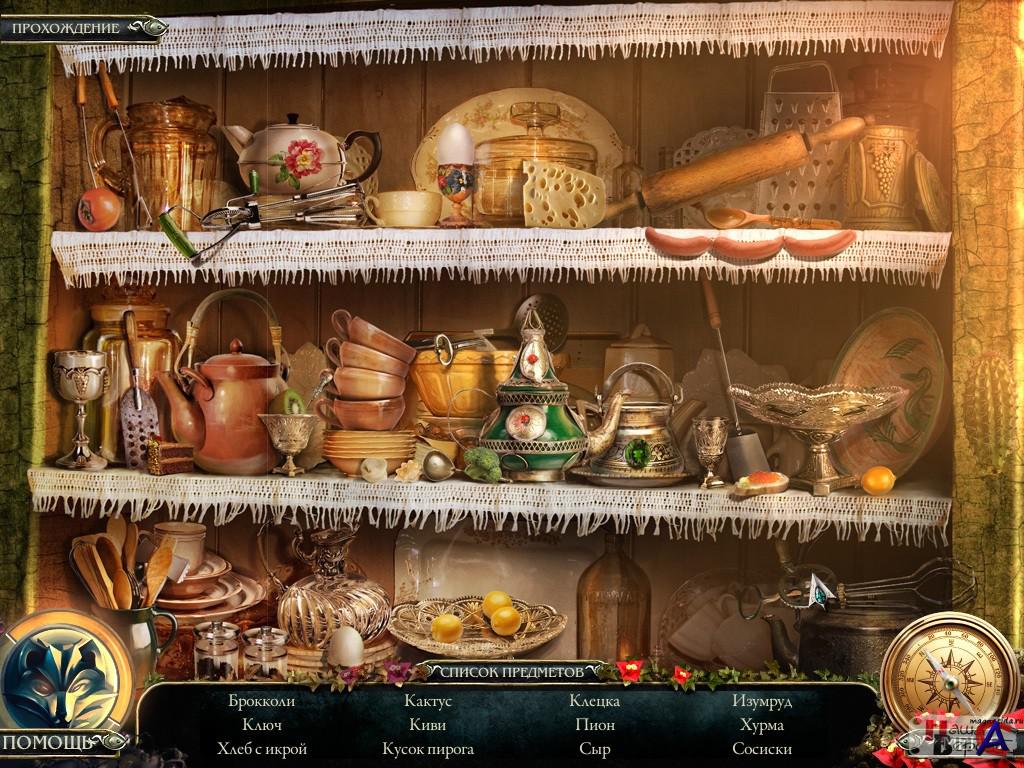Screen dimensions: 1024x768
Task: Click the Помощь hint button
Action: [x=48, y=742]
